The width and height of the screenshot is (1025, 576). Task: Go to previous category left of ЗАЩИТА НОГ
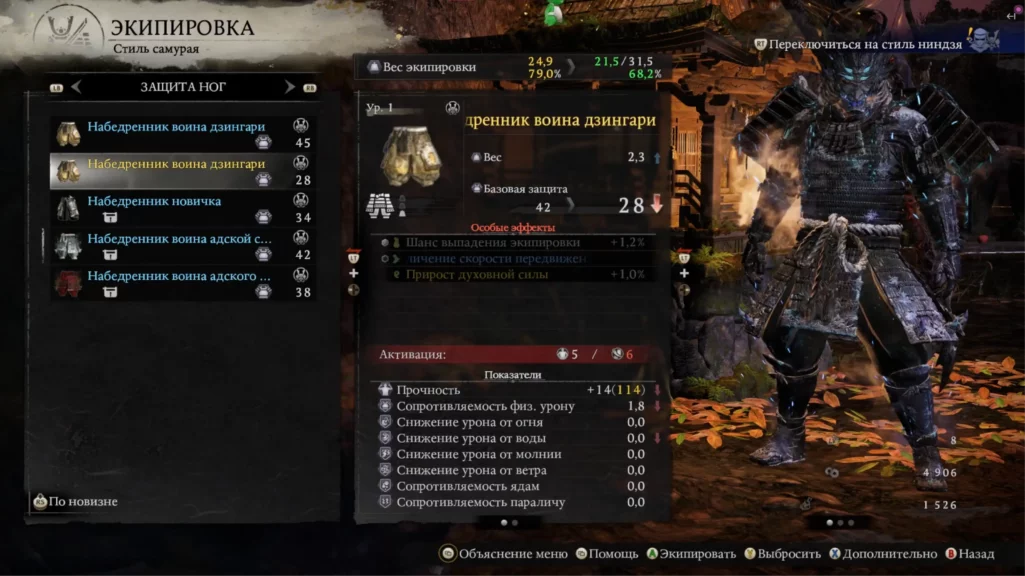76,87
